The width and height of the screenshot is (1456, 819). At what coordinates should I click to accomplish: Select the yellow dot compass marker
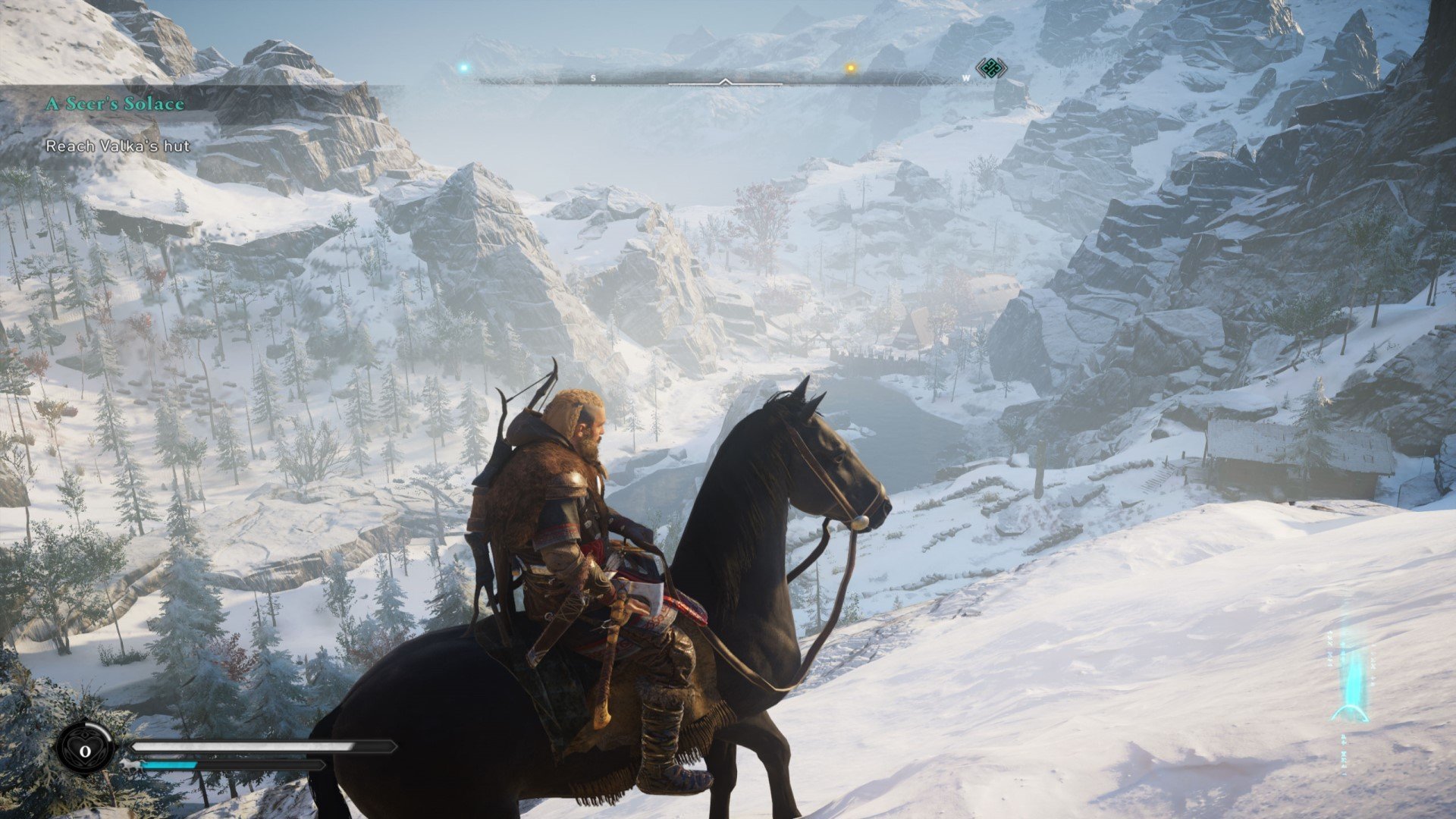point(850,68)
